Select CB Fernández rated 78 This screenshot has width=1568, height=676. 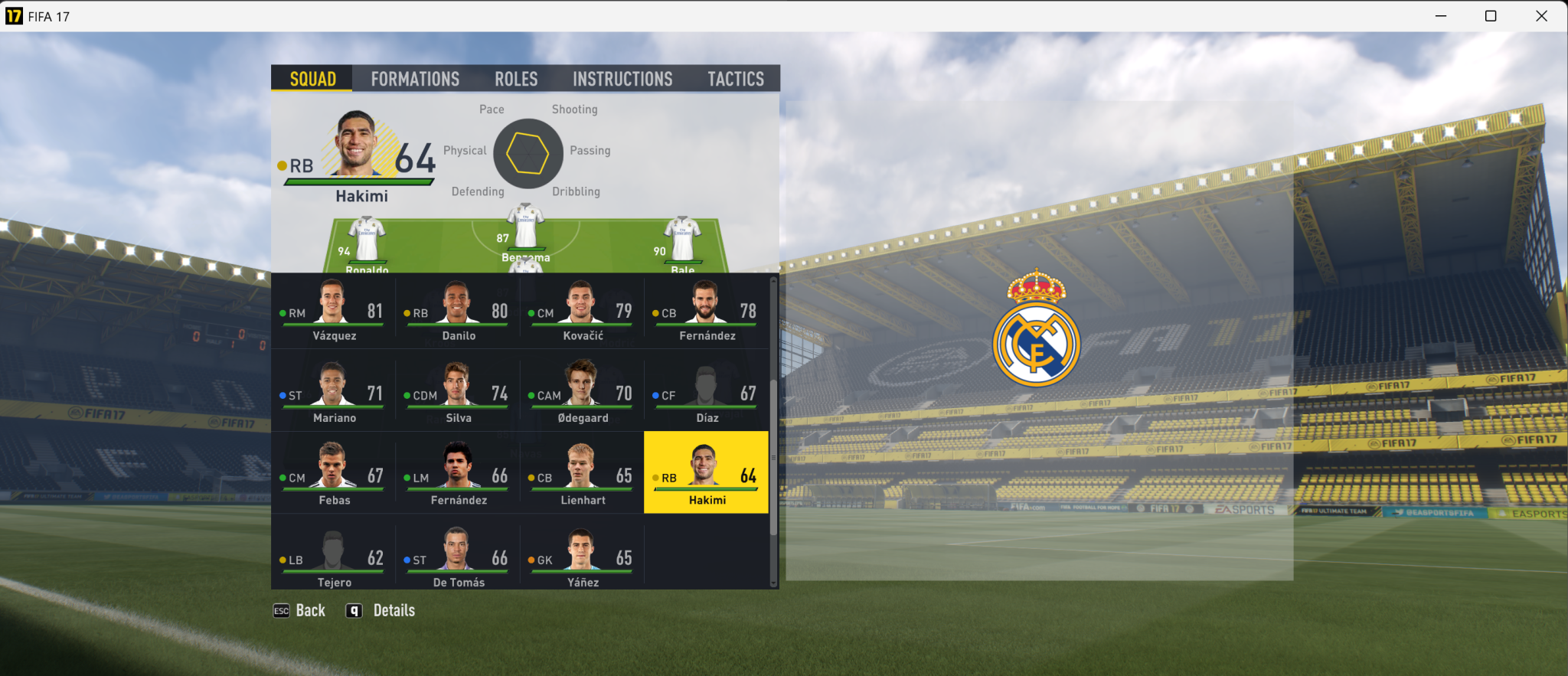706,312
